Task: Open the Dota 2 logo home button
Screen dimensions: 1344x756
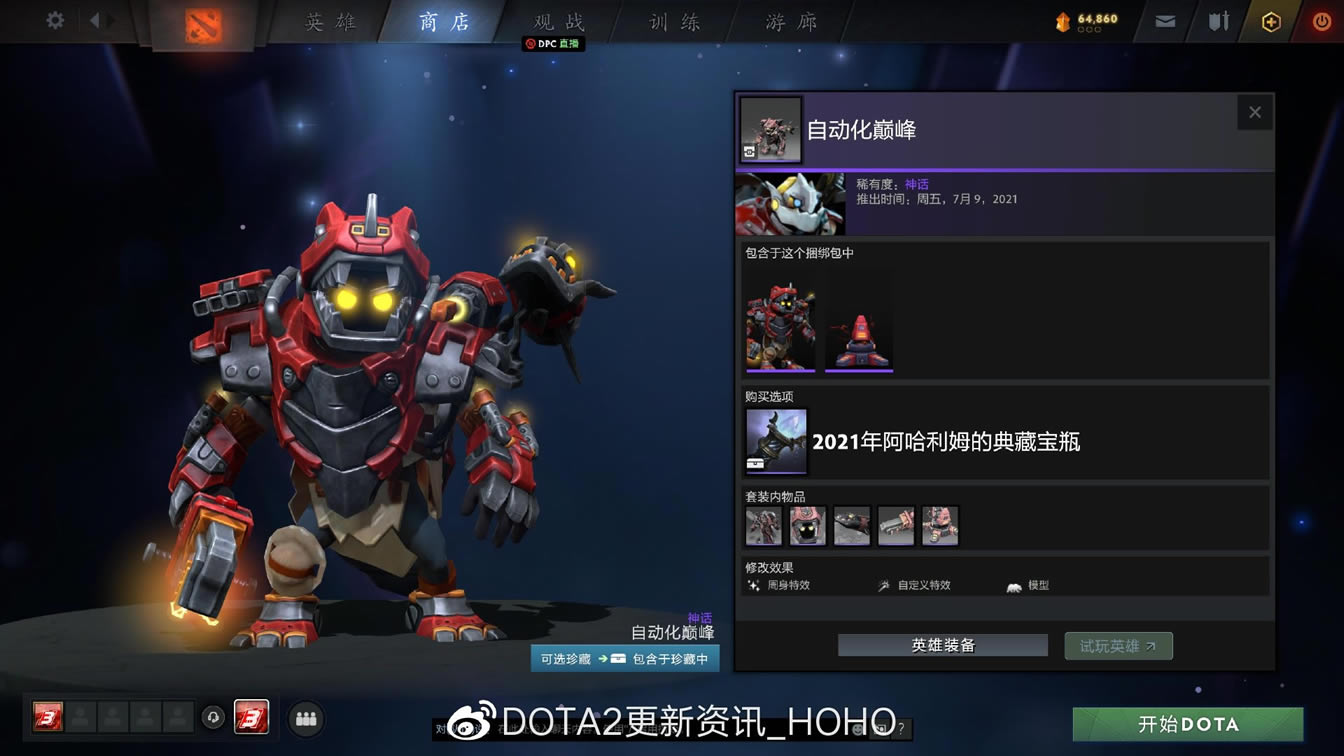Action: pos(203,22)
